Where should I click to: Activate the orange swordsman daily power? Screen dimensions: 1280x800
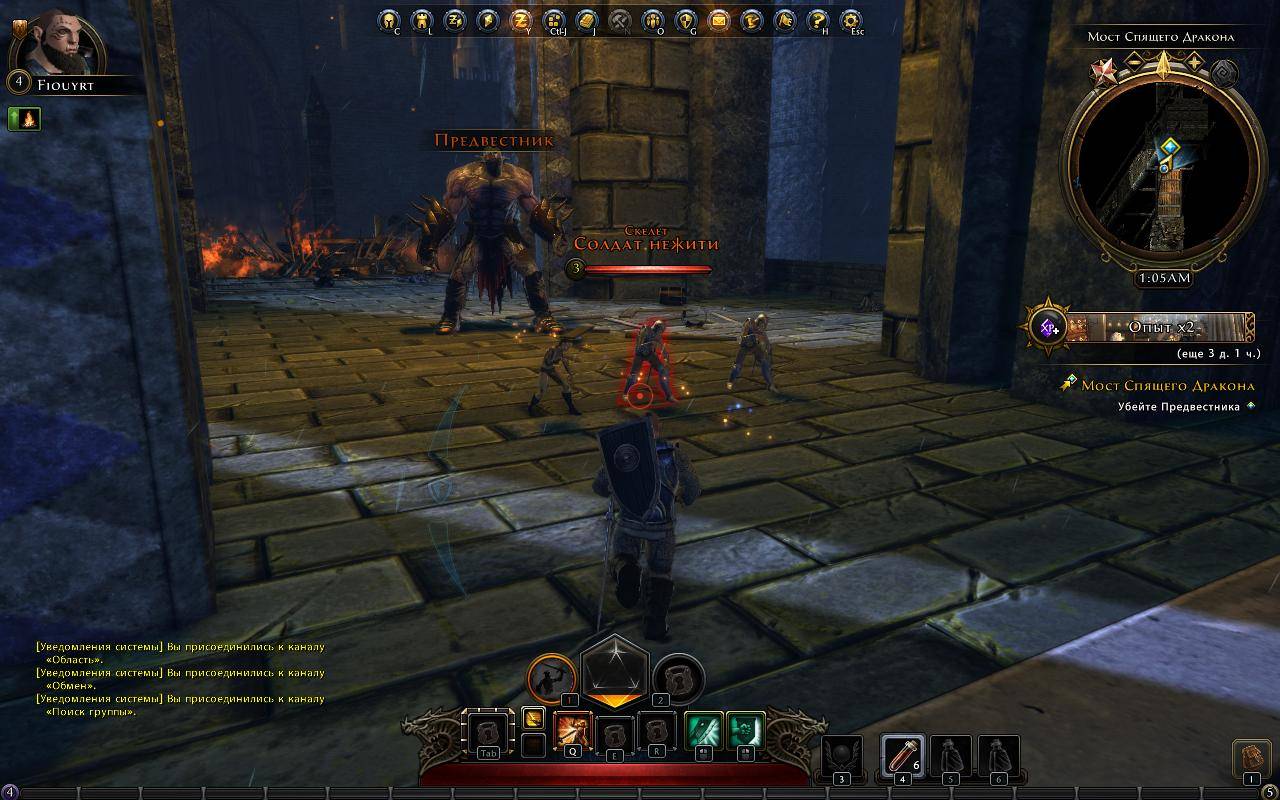[551, 678]
